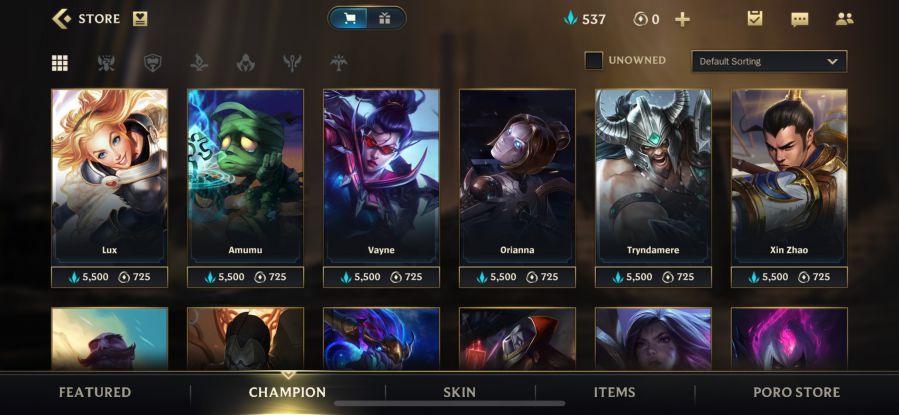Screen dimensions: 899x415
Task: Switch to the gift mode toggle
Action: click(385, 18)
